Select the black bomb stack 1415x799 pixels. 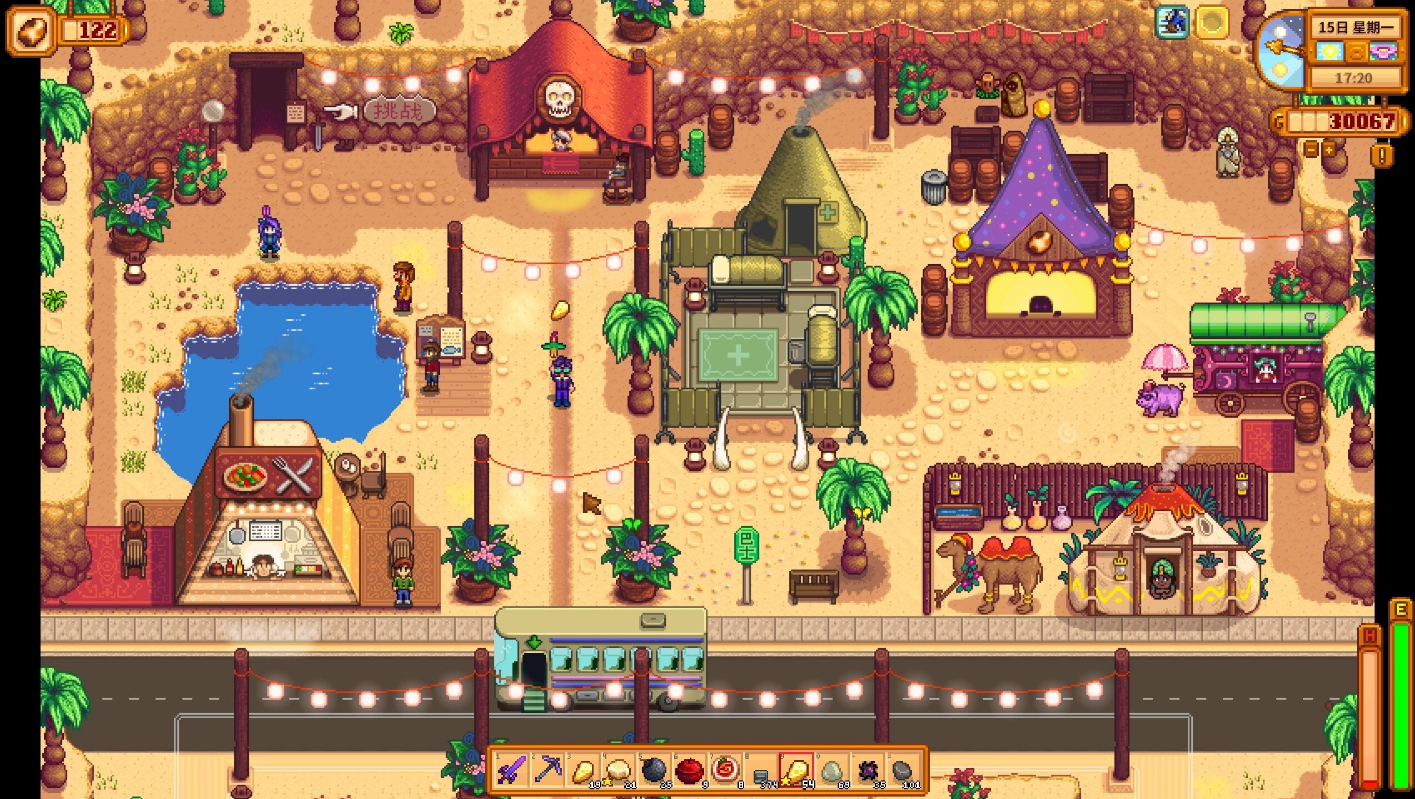[654, 770]
